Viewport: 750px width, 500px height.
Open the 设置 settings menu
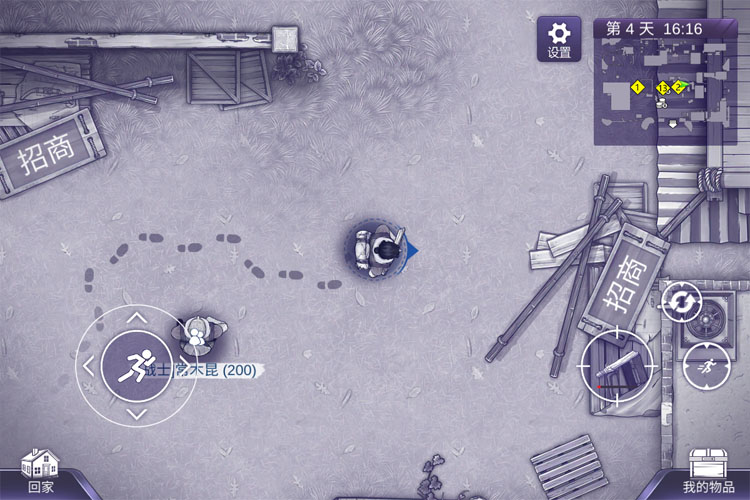[x=559, y=39]
